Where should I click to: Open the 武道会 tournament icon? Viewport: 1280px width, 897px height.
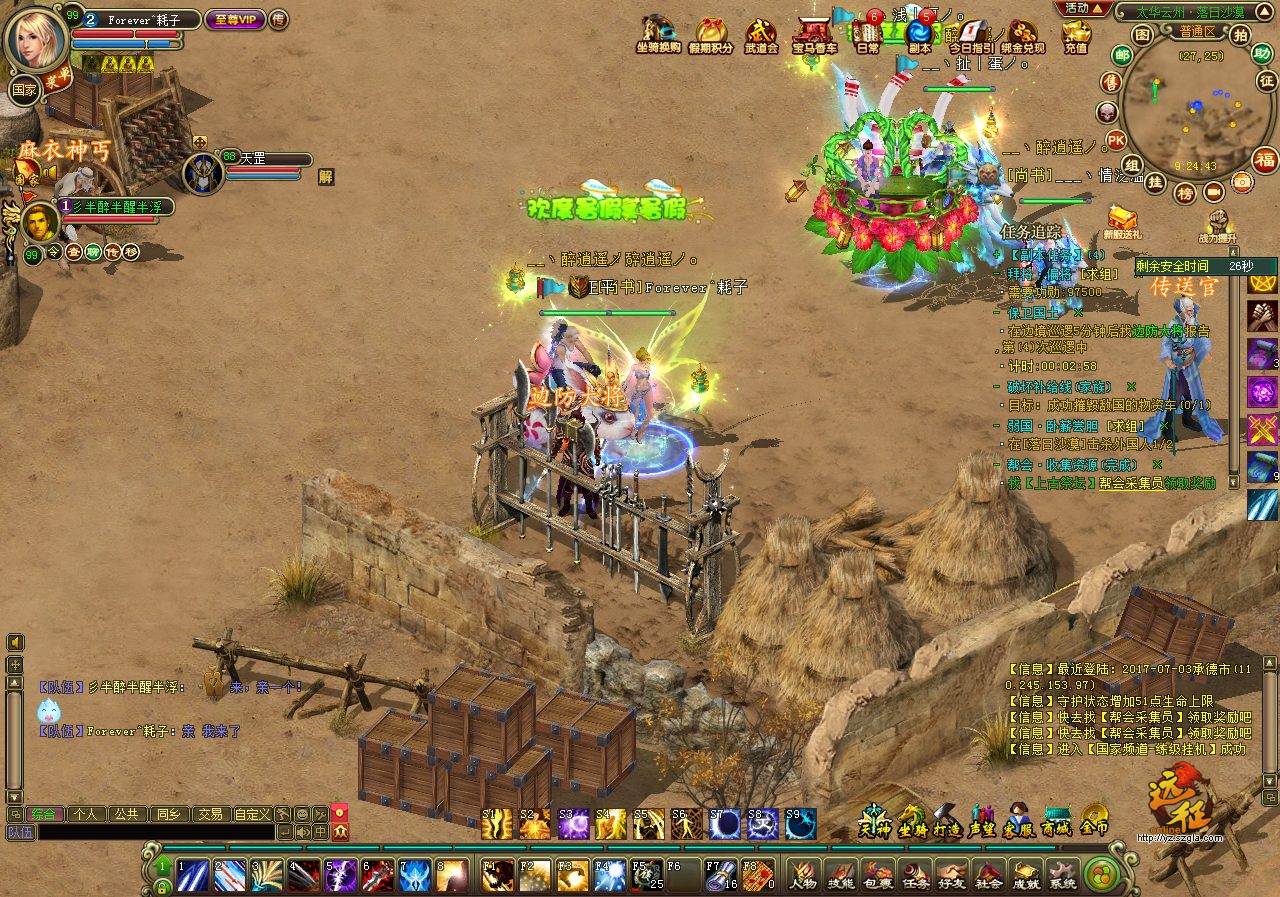click(762, 36)
